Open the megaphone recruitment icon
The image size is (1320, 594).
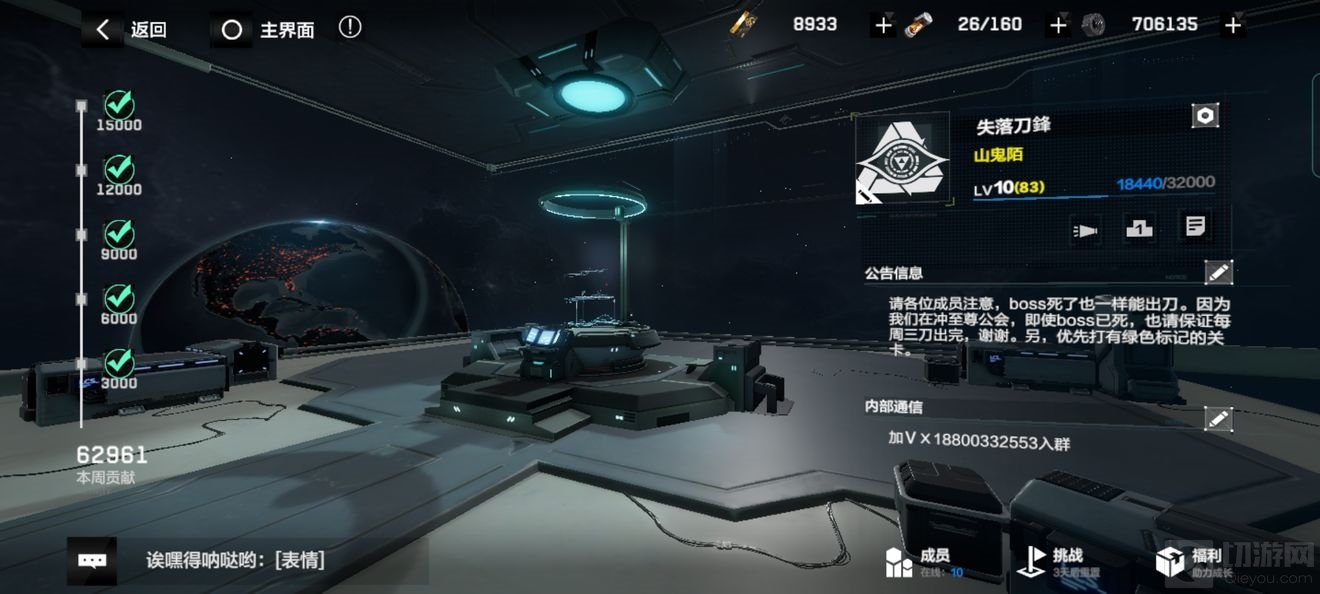click(x=1085, y=229)
